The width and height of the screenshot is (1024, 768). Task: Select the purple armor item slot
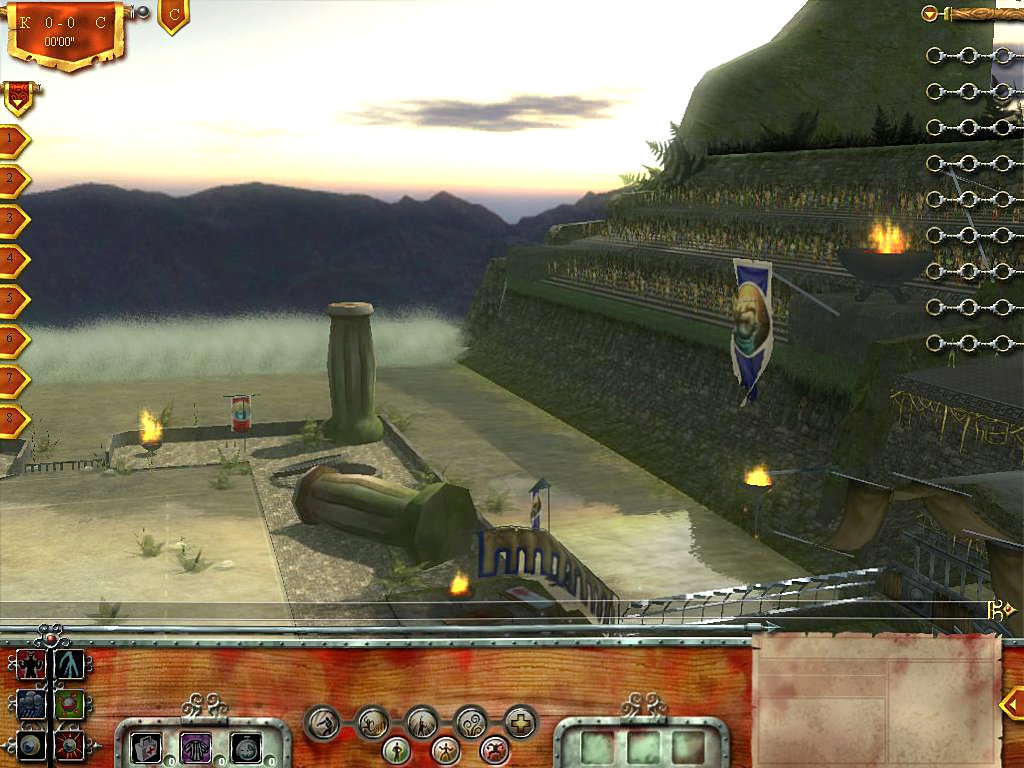[196, 748]
